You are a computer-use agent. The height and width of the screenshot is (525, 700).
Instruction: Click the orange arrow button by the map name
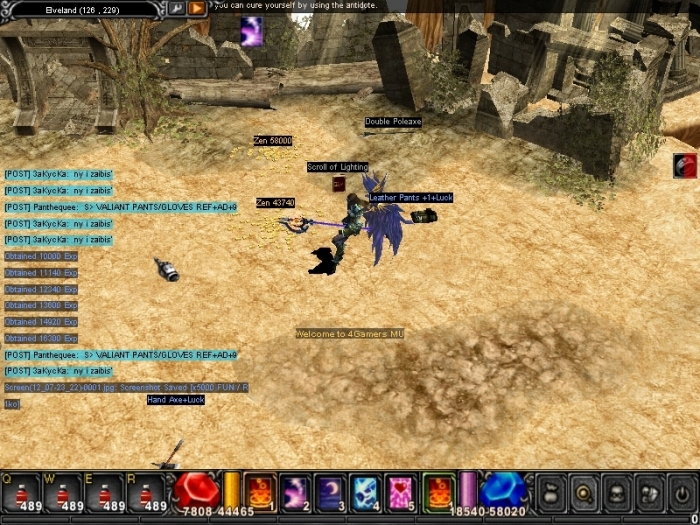197,8
